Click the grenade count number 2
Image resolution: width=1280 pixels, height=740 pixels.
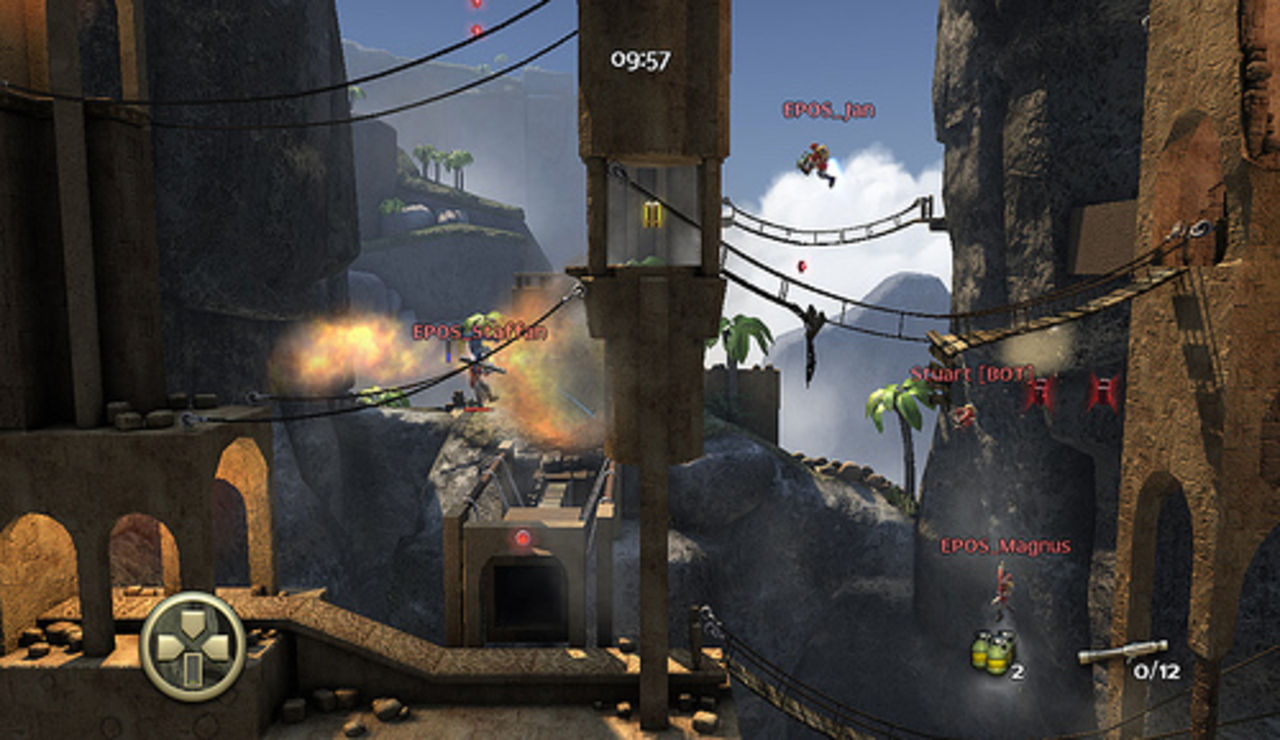(x=1018, y=672)
